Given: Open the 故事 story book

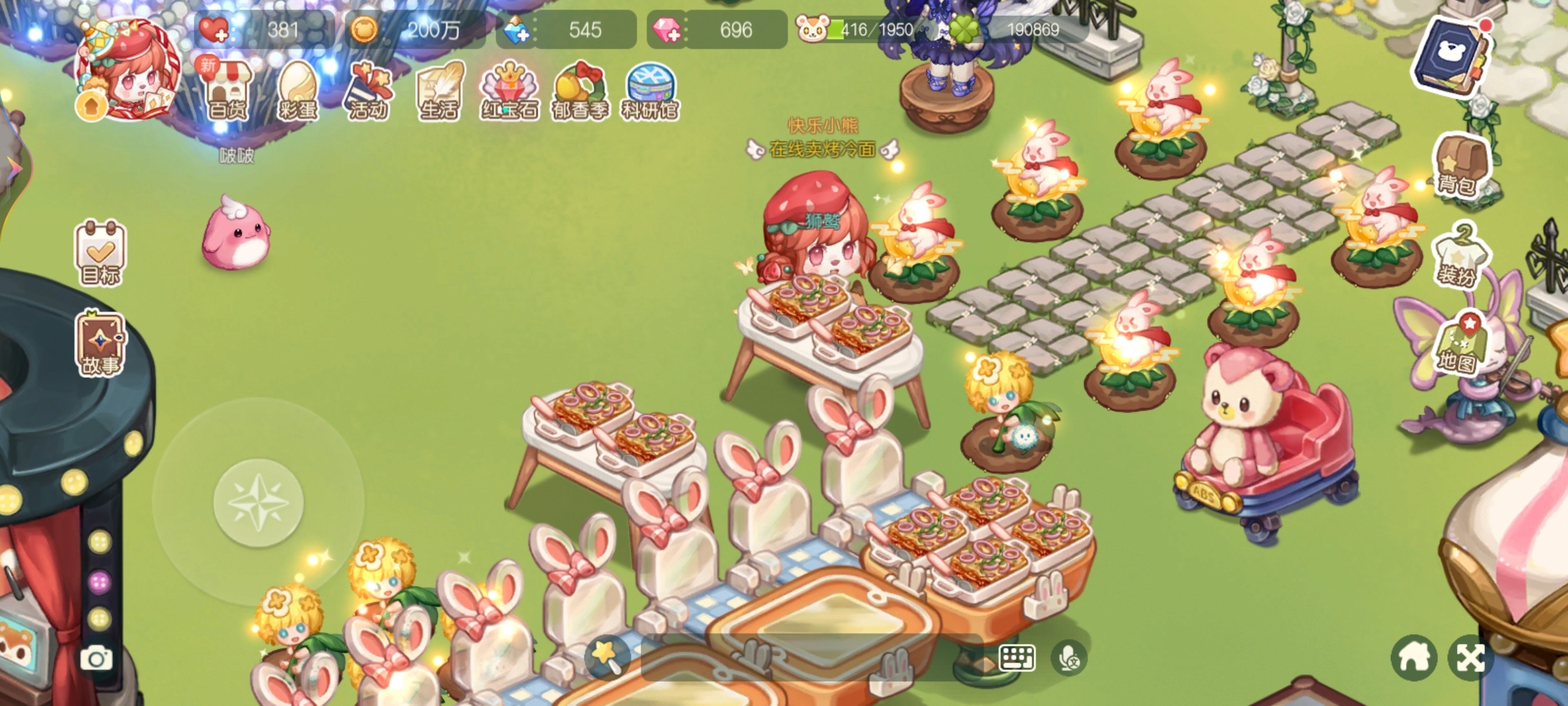Looking at the screenshot, I should click(x=101, y=345).
